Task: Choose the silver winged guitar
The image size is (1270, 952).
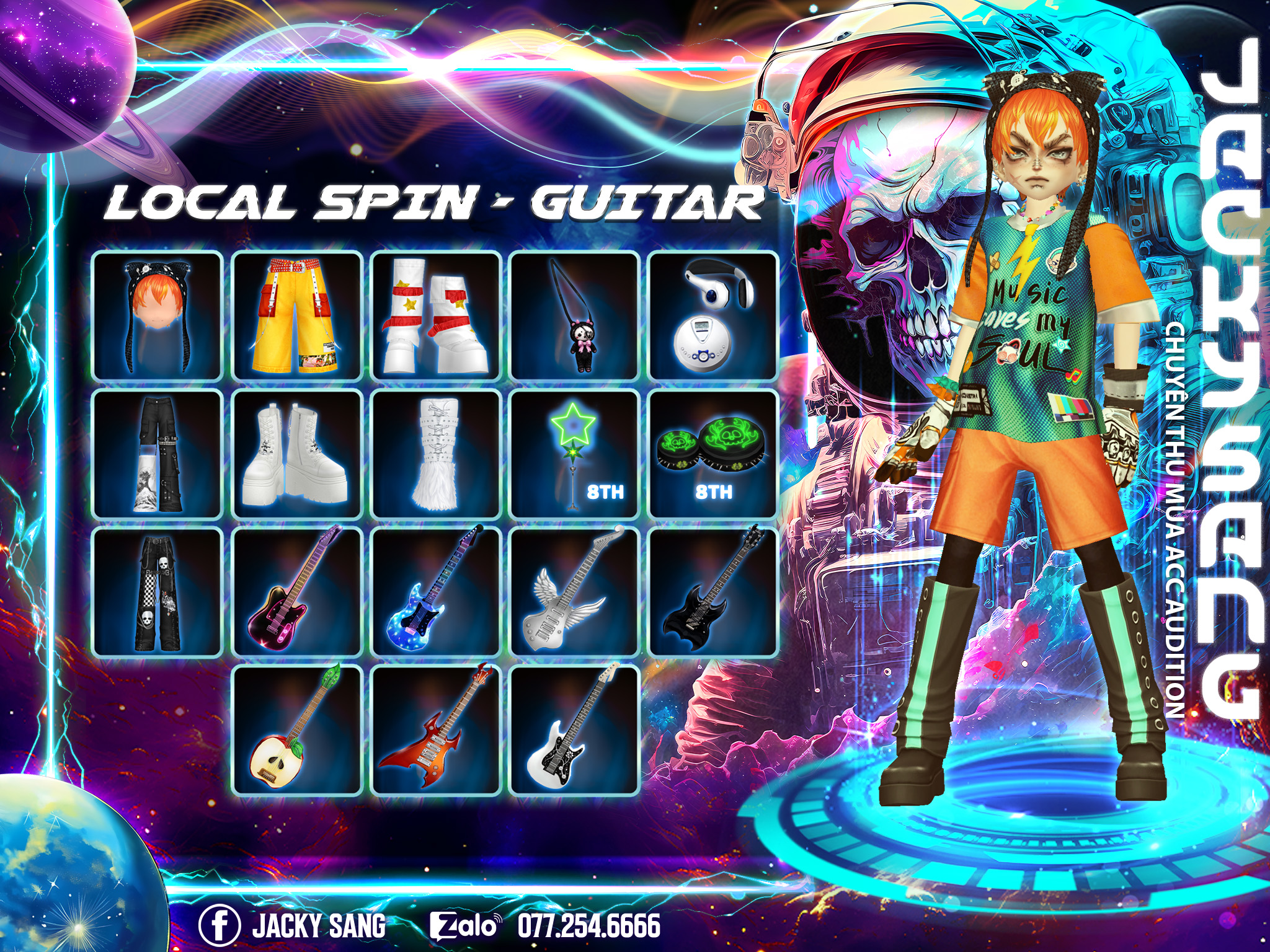Action: point(575,593)
